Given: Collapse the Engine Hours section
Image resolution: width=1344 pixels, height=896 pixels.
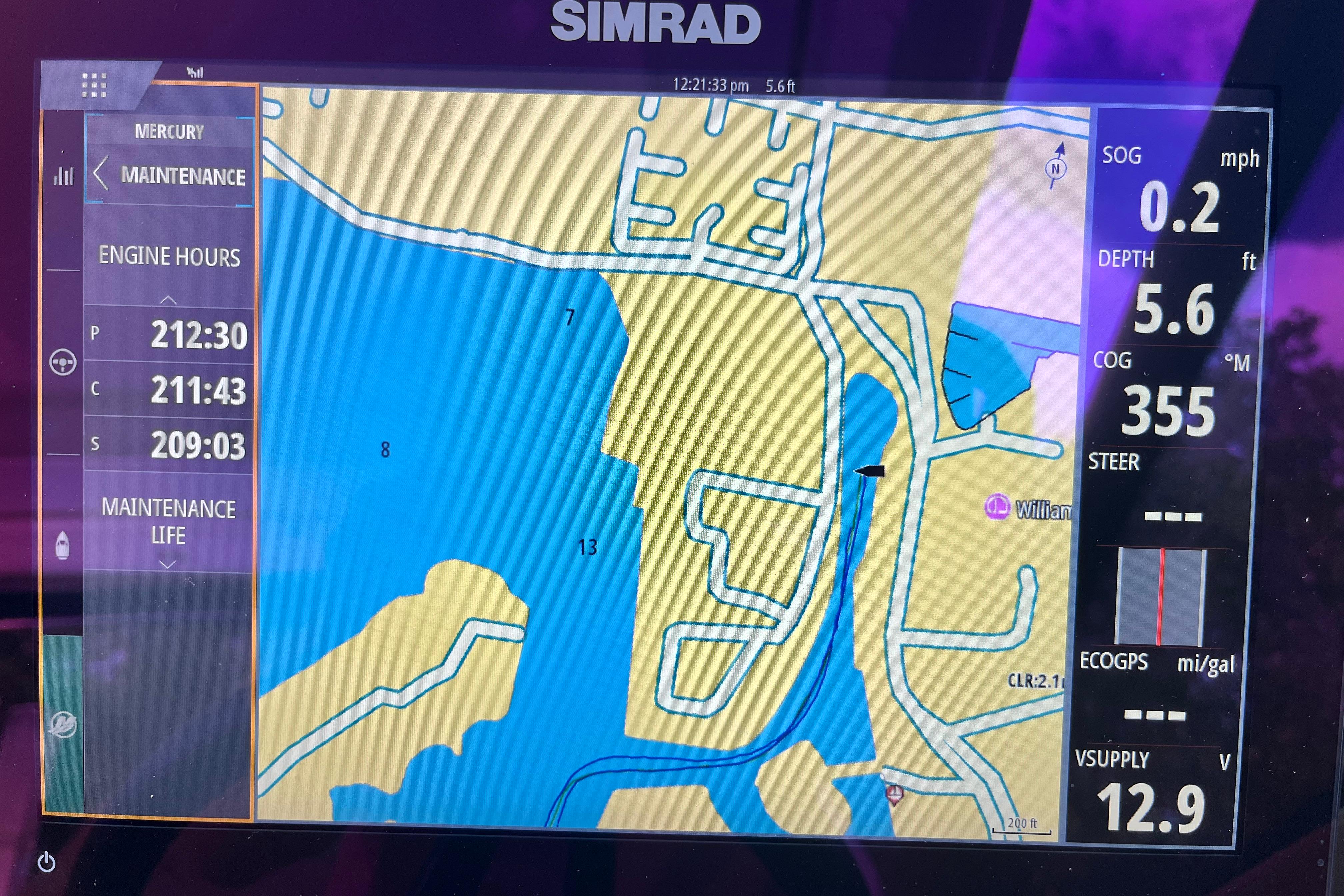Looking at the screenshot, I should pos(168,299).
